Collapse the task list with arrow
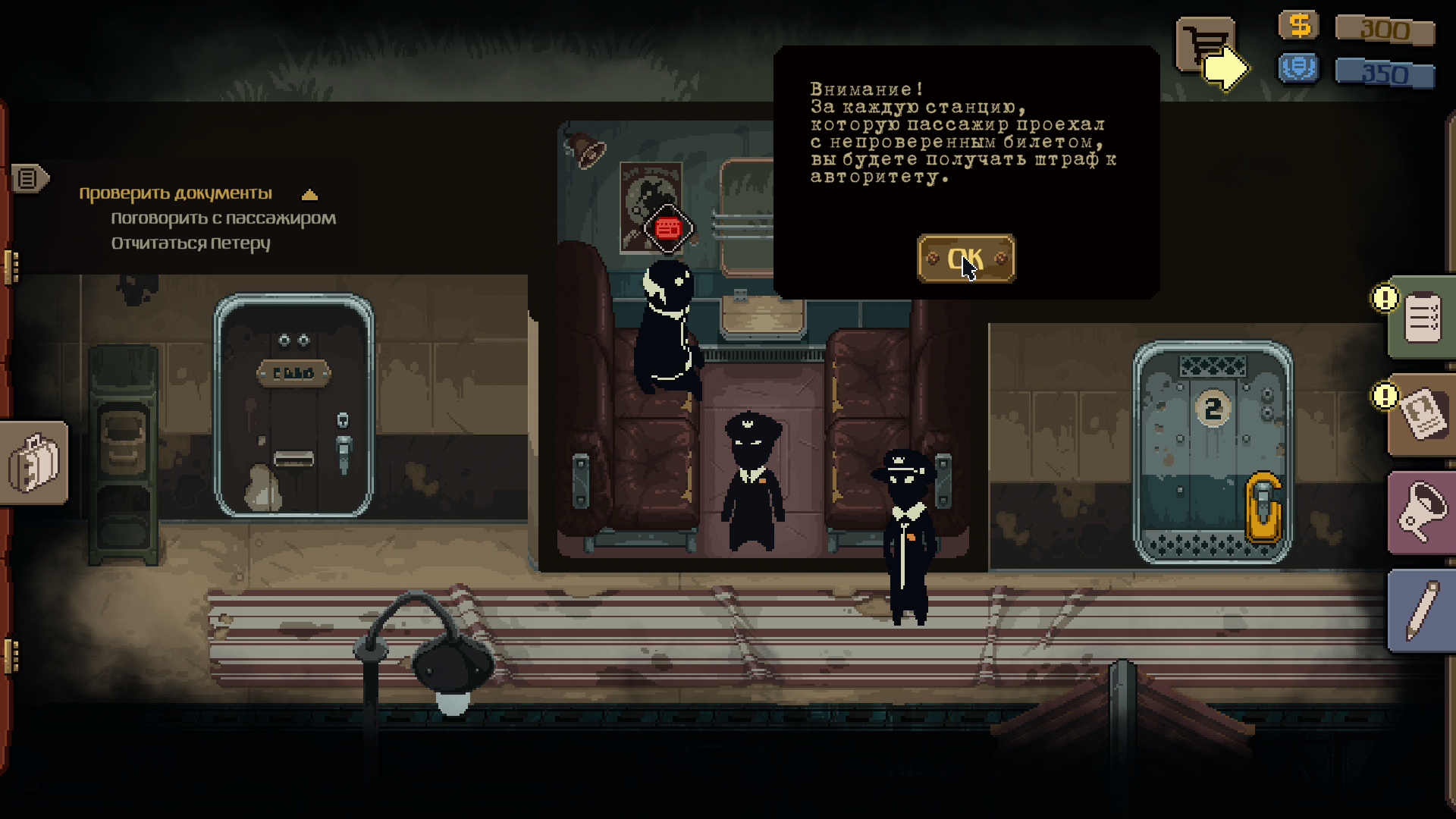This screenshot has height=819, width=1456. [309, 195]
